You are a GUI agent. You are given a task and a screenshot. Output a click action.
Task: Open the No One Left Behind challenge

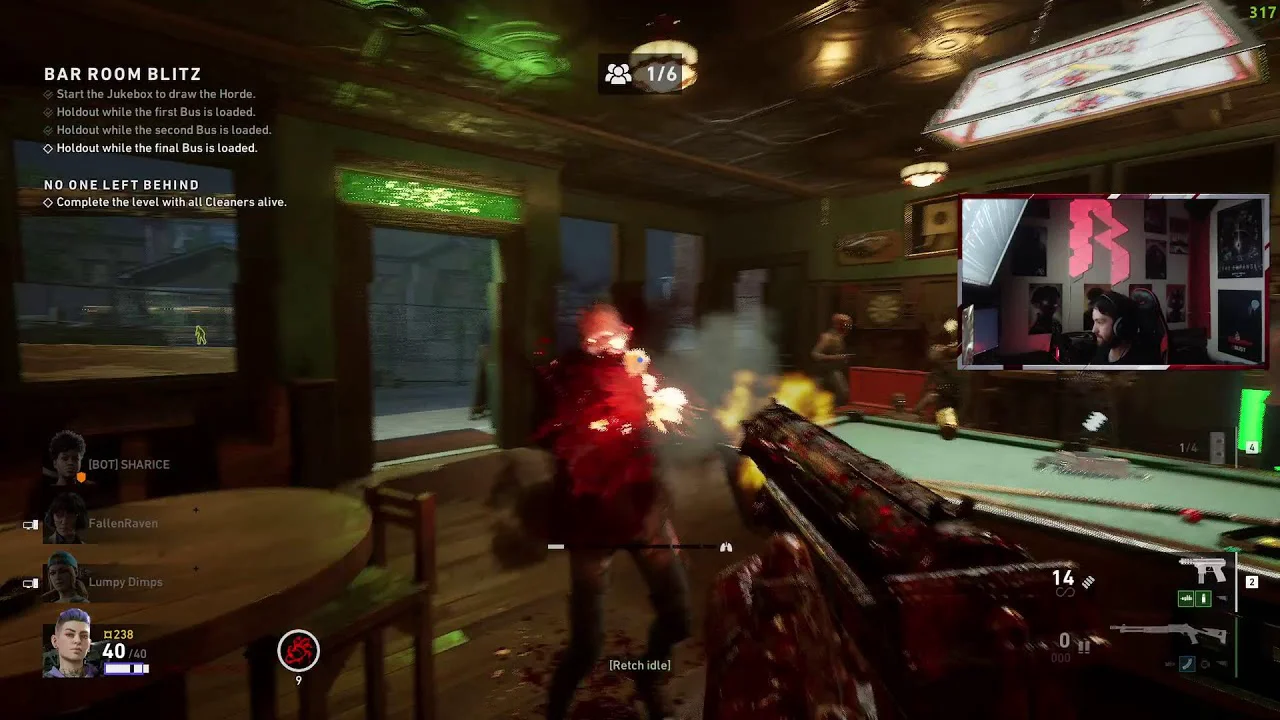121,185
